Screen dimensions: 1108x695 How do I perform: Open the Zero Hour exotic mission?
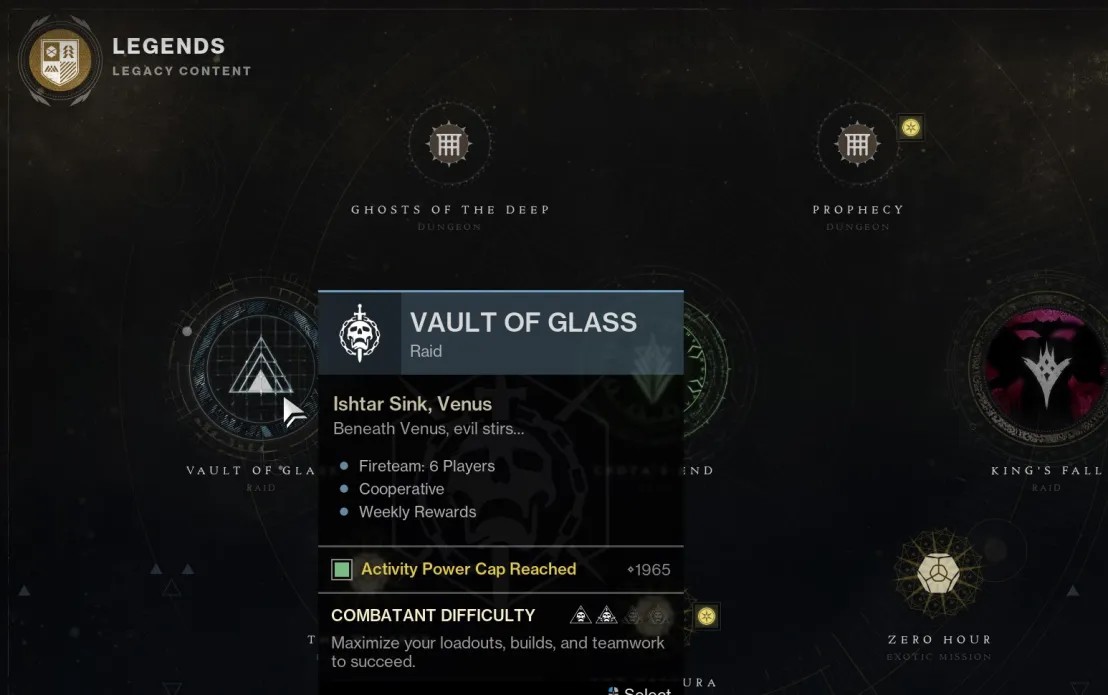pos(938,574)
